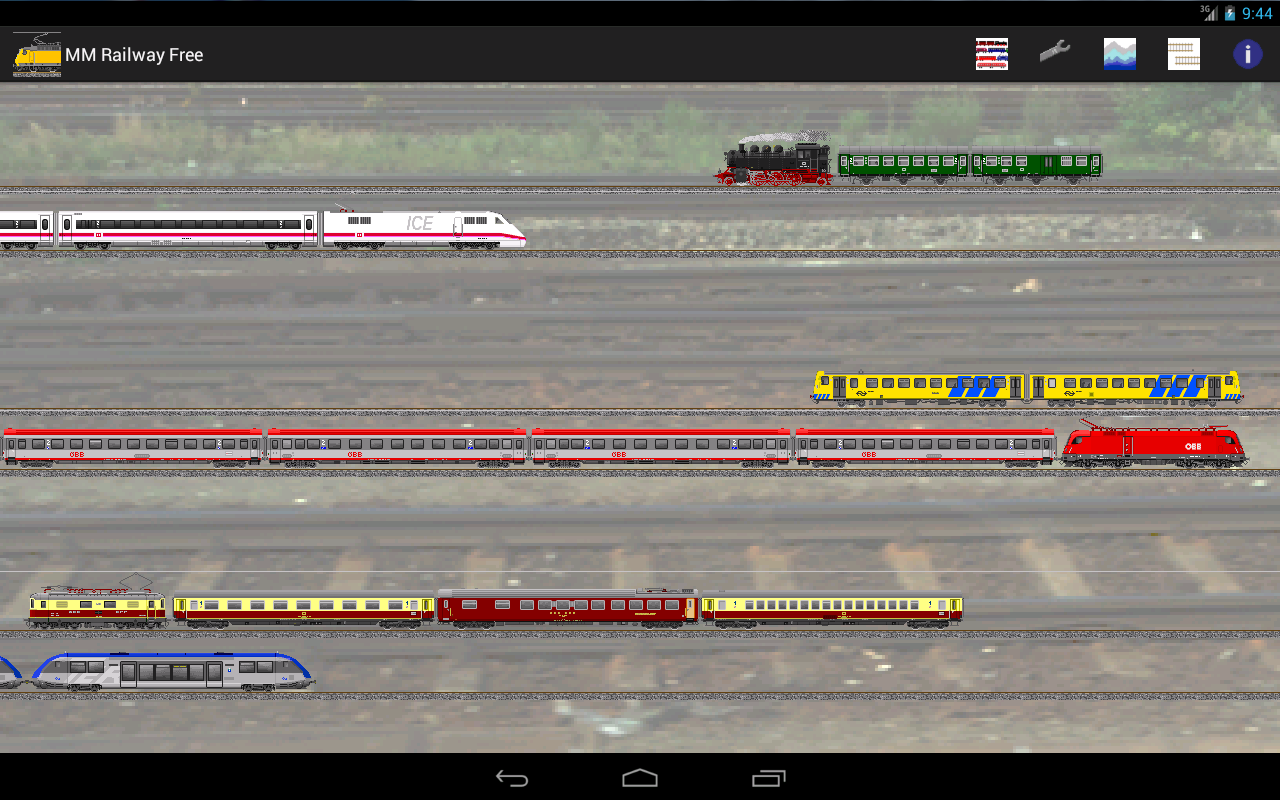Tap the blue info icon
Viewport: 1280px width, 800px height.
[1247, 54]
